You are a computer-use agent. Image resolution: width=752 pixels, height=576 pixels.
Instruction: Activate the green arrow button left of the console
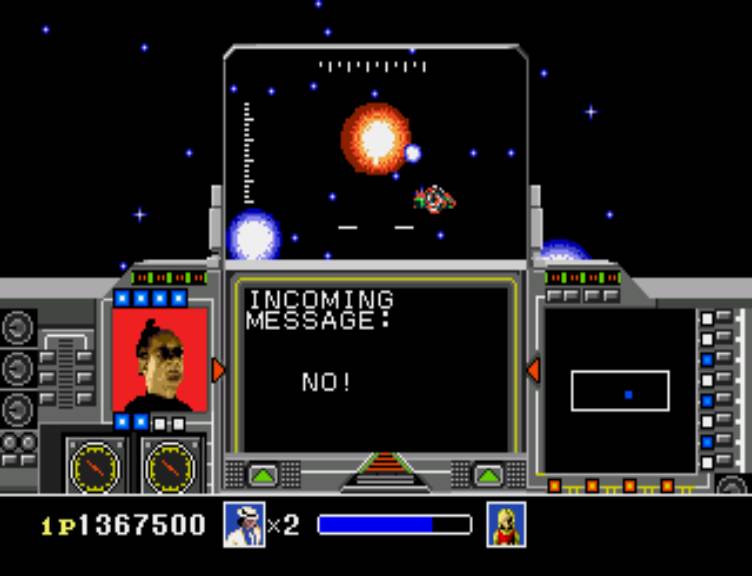(263, 474)
